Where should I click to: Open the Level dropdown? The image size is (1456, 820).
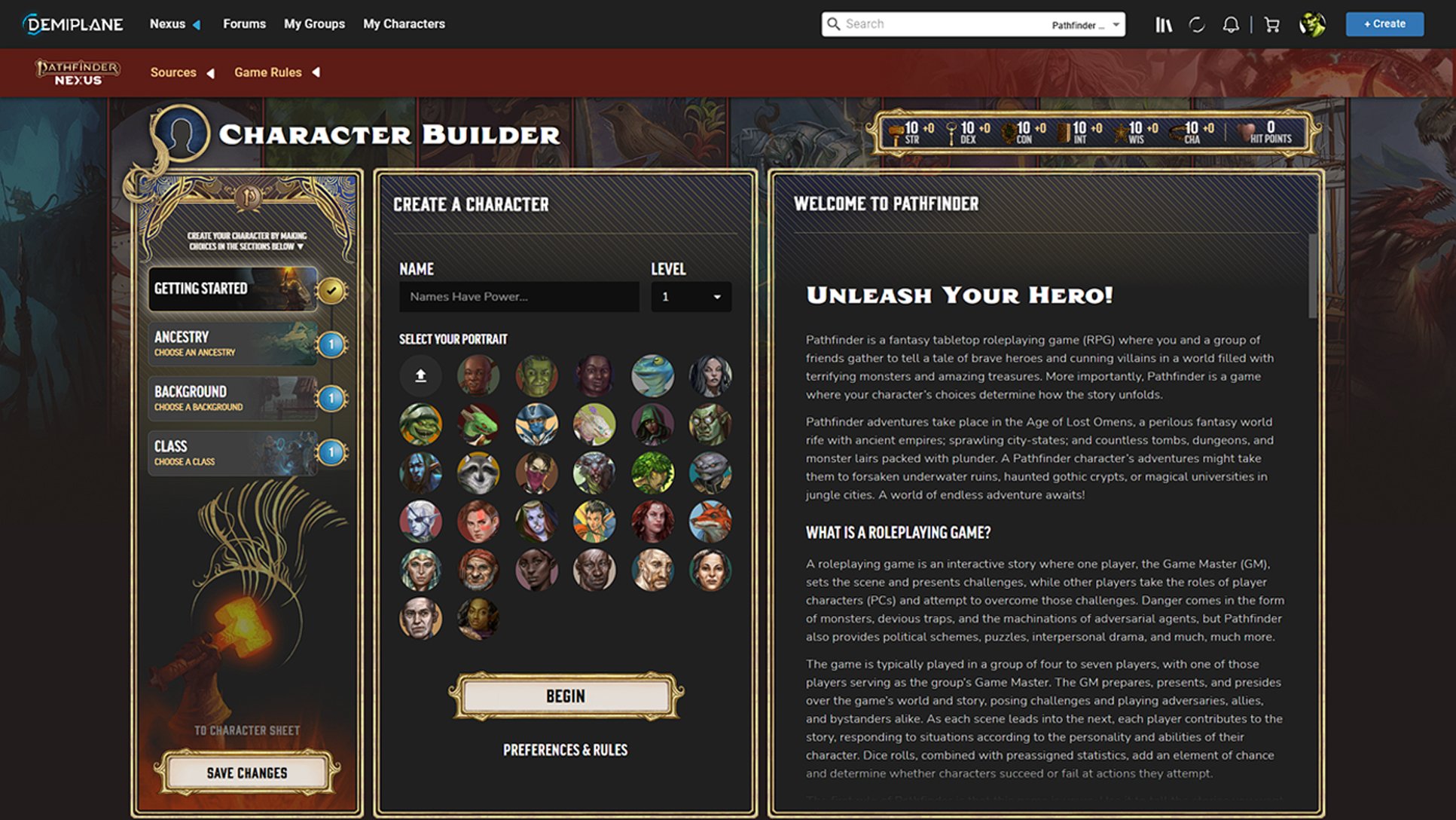[x=690, y=296]
